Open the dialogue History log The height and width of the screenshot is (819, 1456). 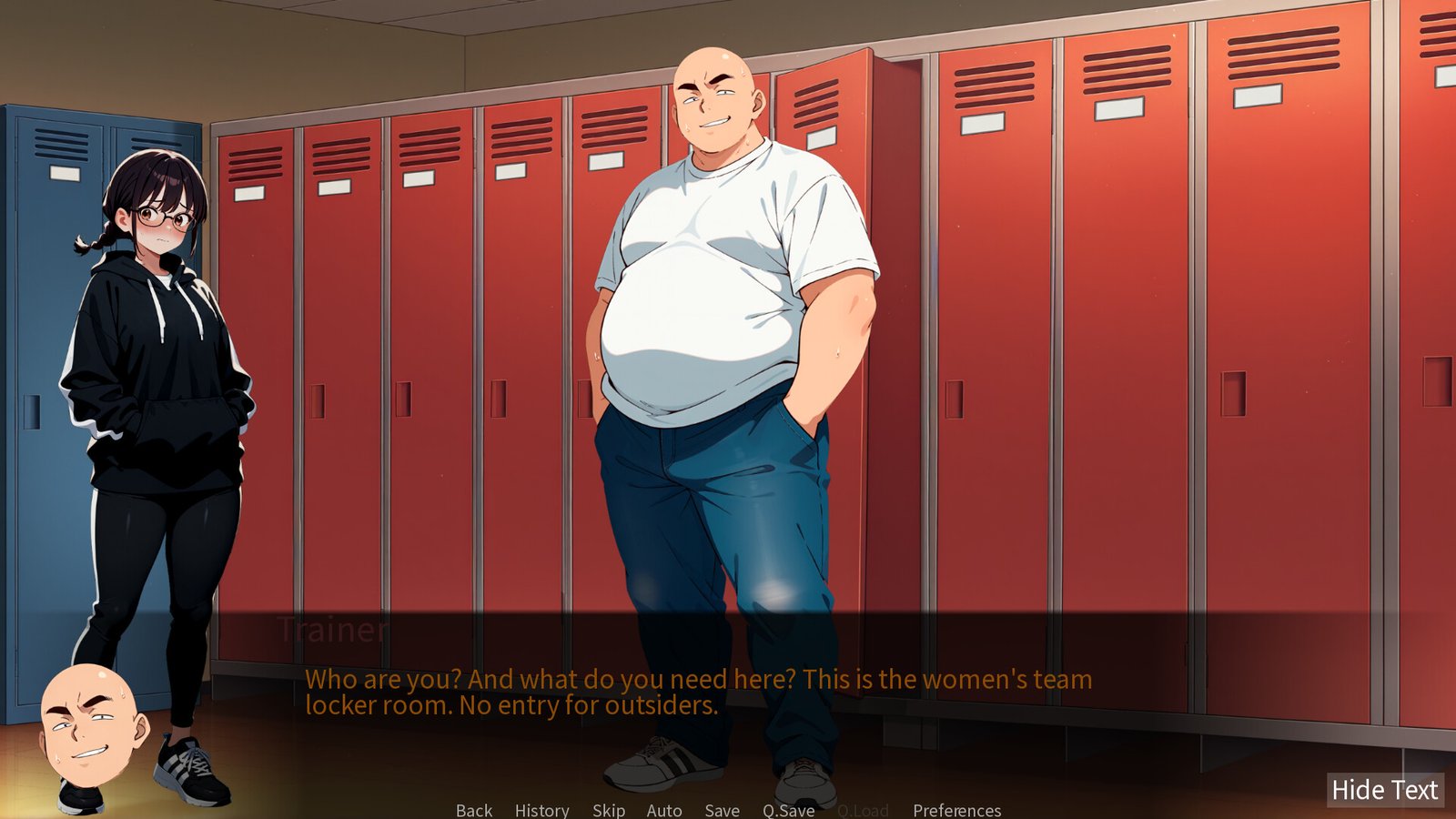coord(541,810)
